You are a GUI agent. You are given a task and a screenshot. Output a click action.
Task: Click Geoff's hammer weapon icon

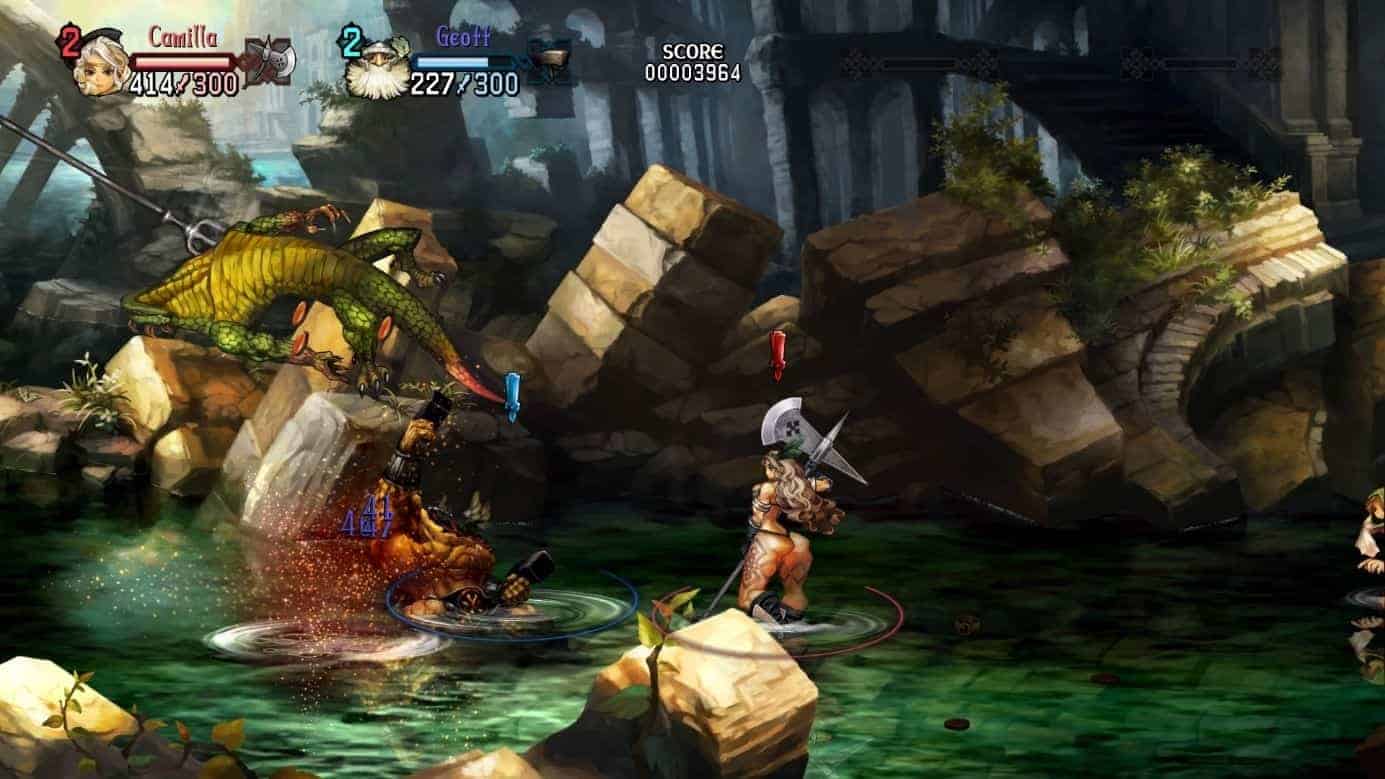click(548, 61)
